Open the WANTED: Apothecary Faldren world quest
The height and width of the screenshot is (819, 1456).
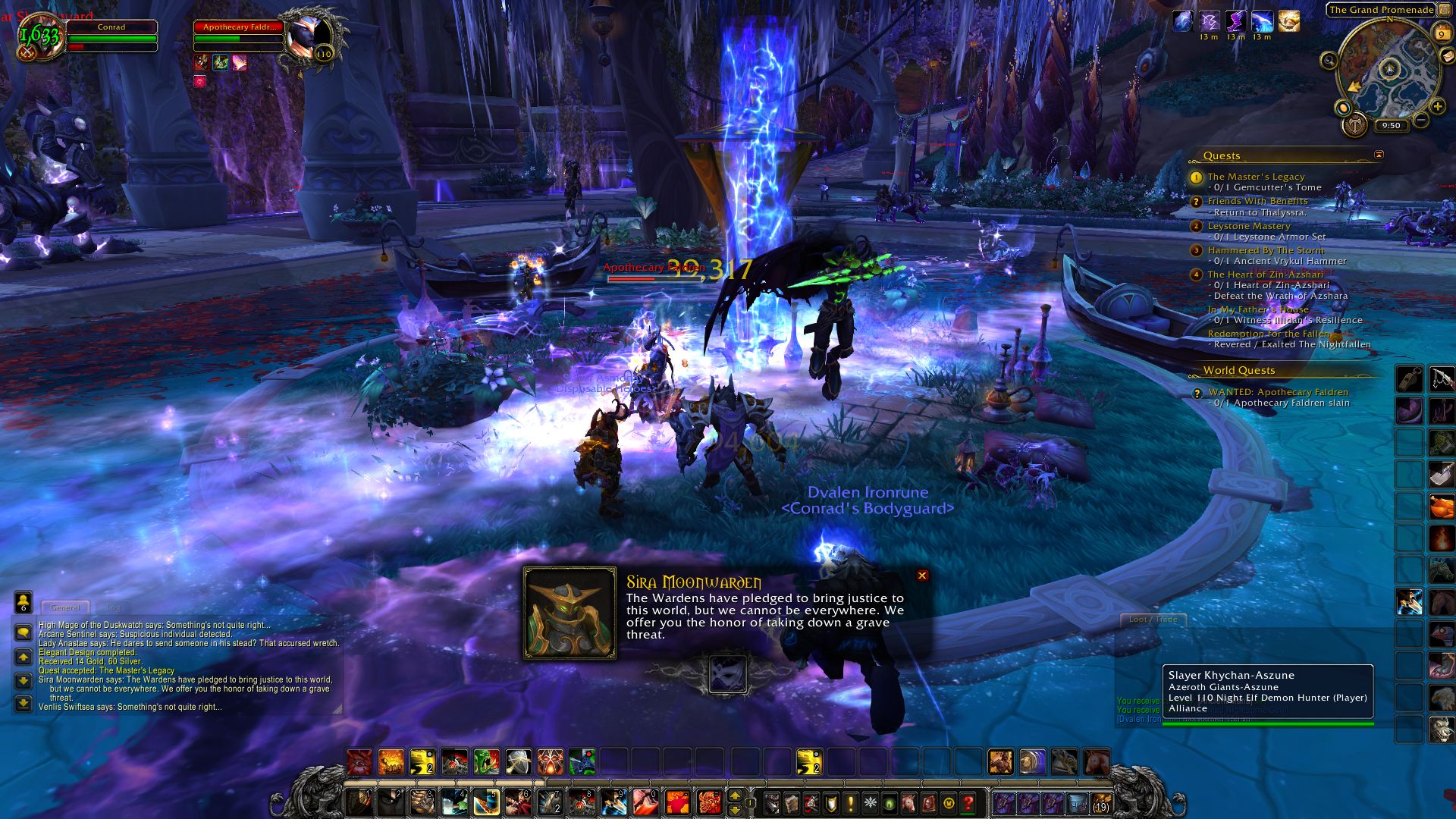(x=1278, y=392)
